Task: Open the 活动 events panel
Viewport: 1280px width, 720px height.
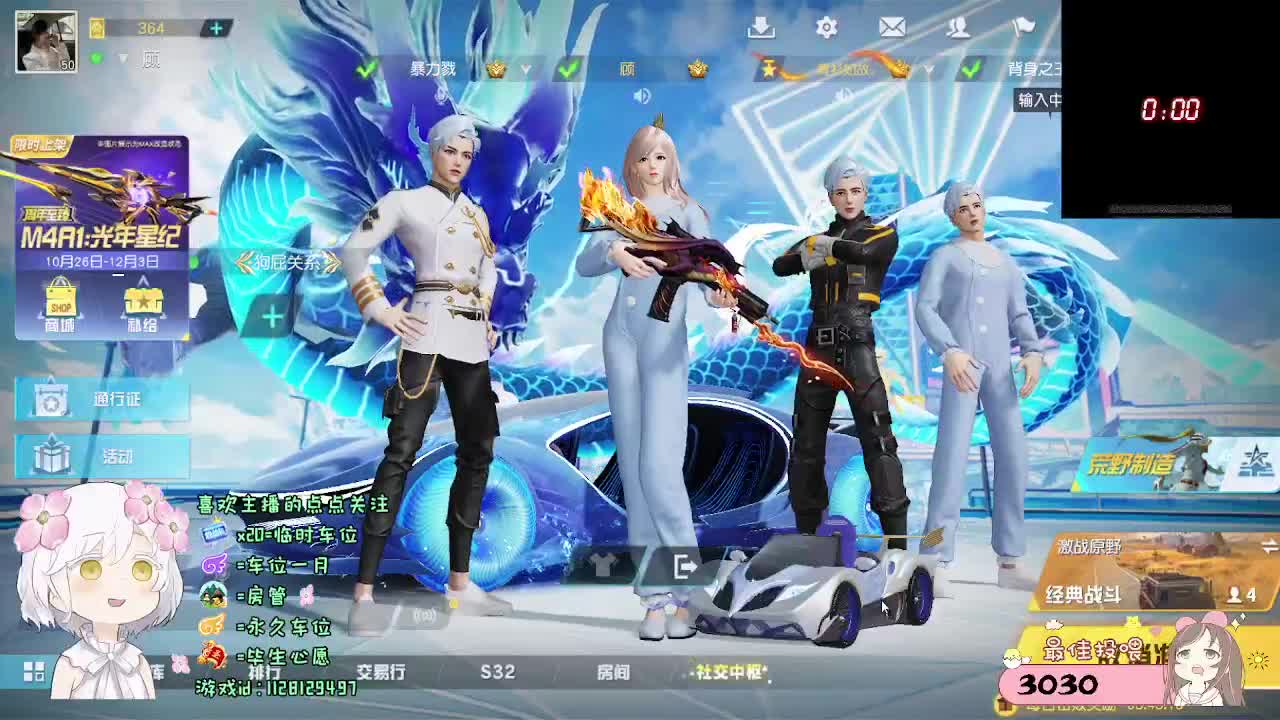Action: [100, 455]
